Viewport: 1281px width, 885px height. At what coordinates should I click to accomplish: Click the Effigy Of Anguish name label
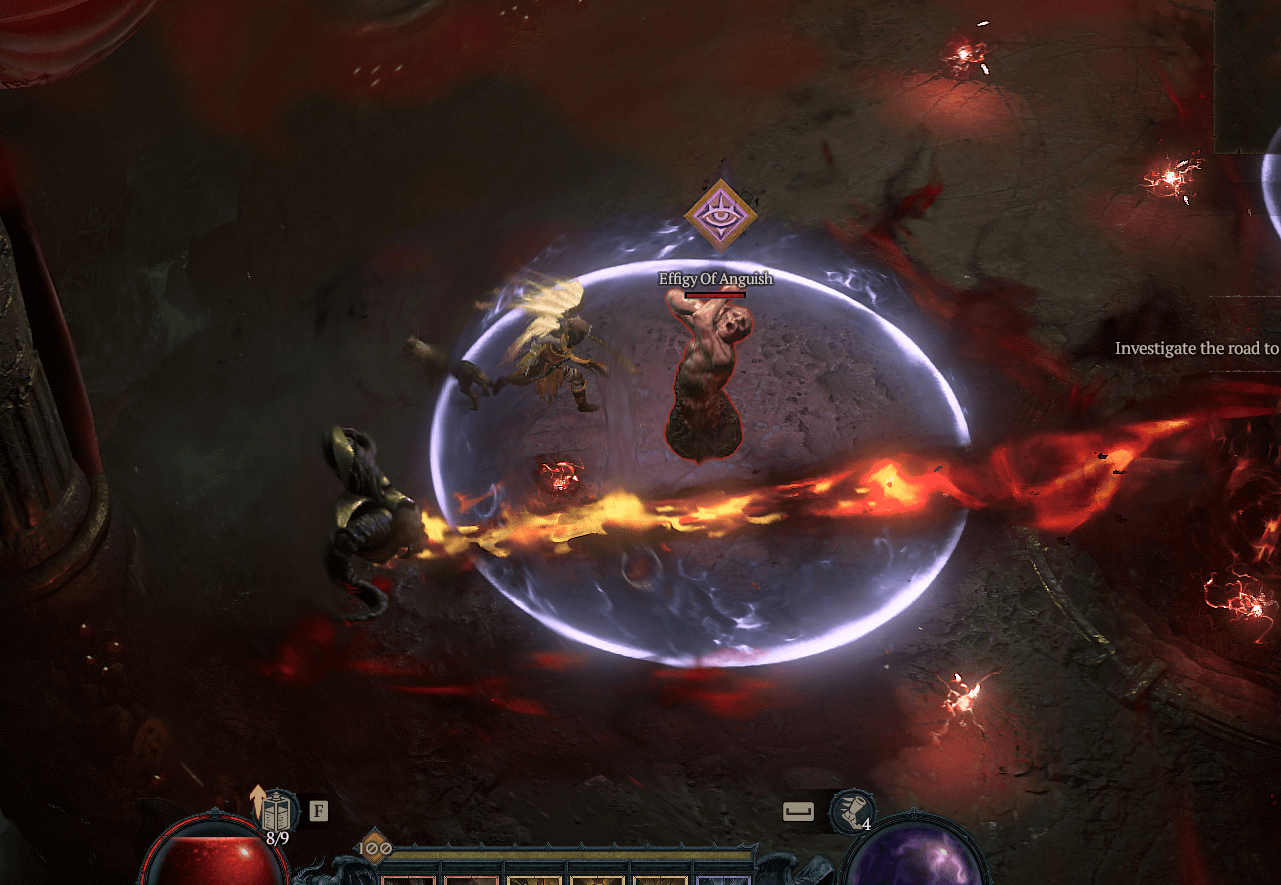[714, 278]
